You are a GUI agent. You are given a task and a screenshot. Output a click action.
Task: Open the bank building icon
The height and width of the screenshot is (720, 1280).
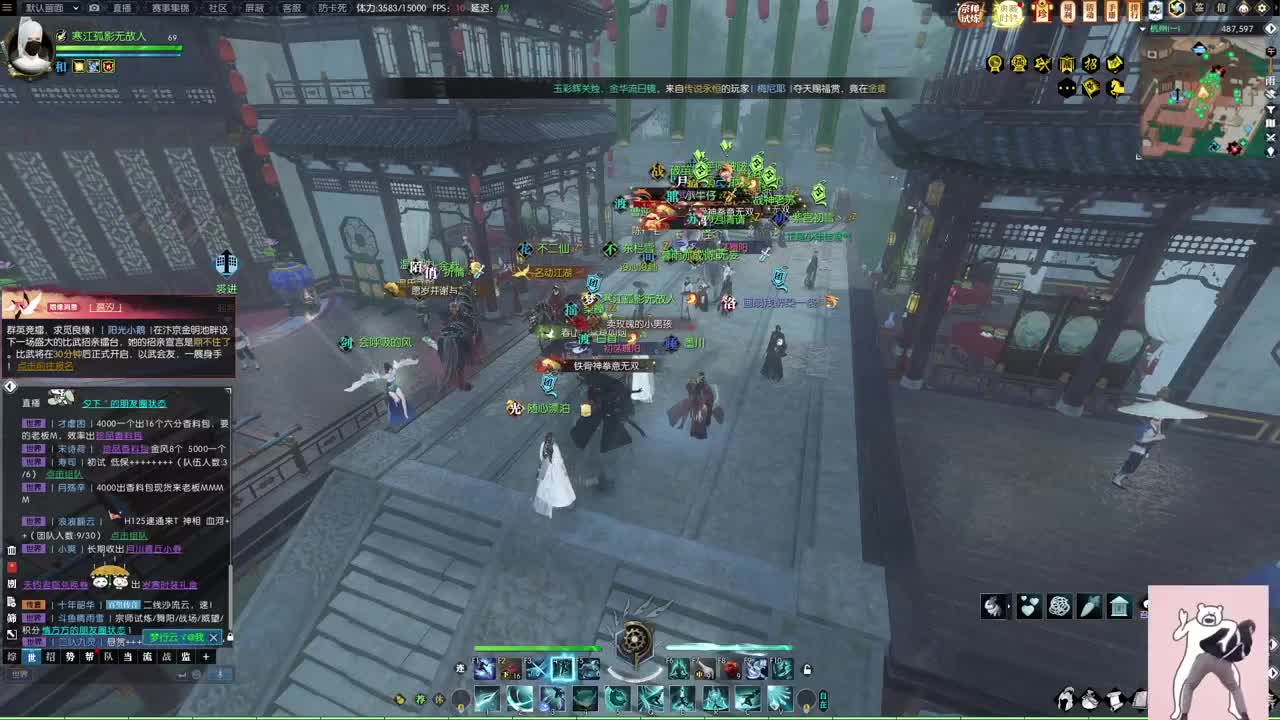[x=1119, y=606]
